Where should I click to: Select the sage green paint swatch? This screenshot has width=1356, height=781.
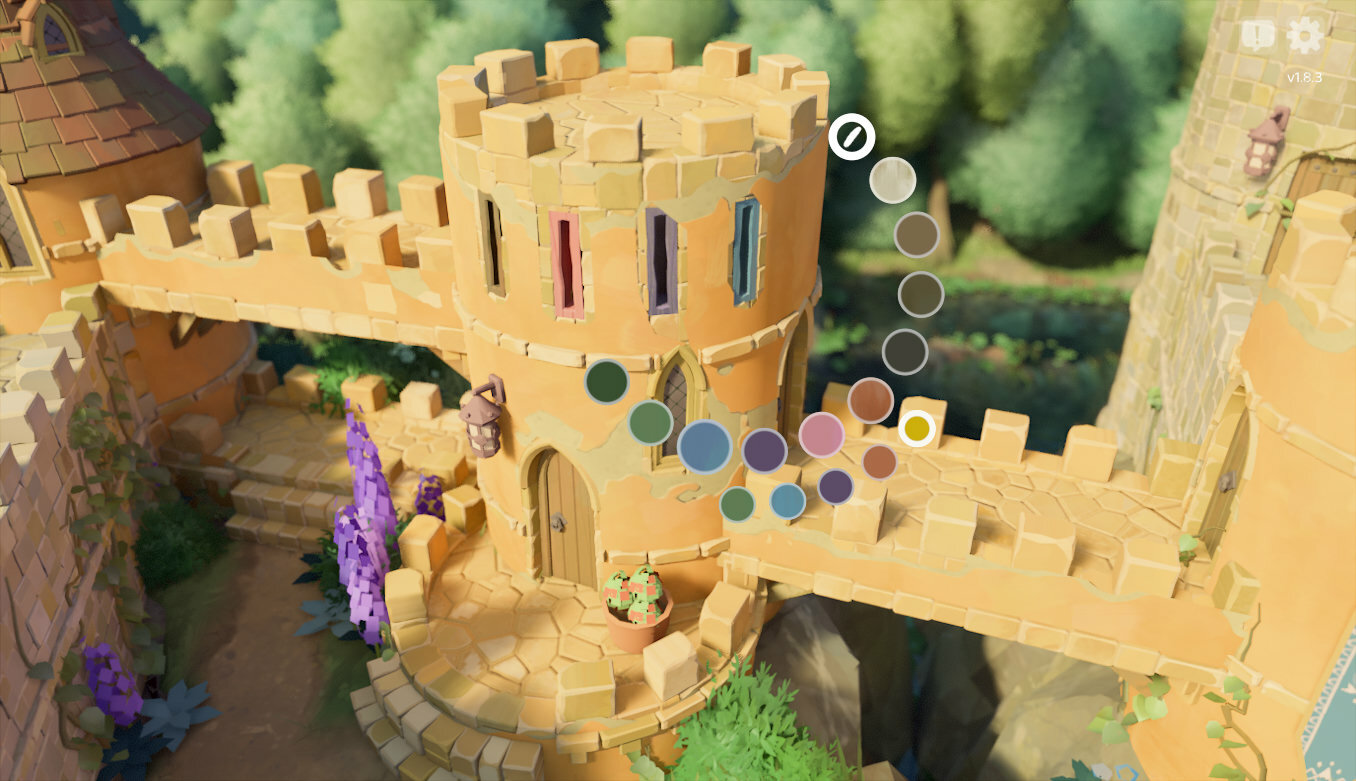coord(650,424)
